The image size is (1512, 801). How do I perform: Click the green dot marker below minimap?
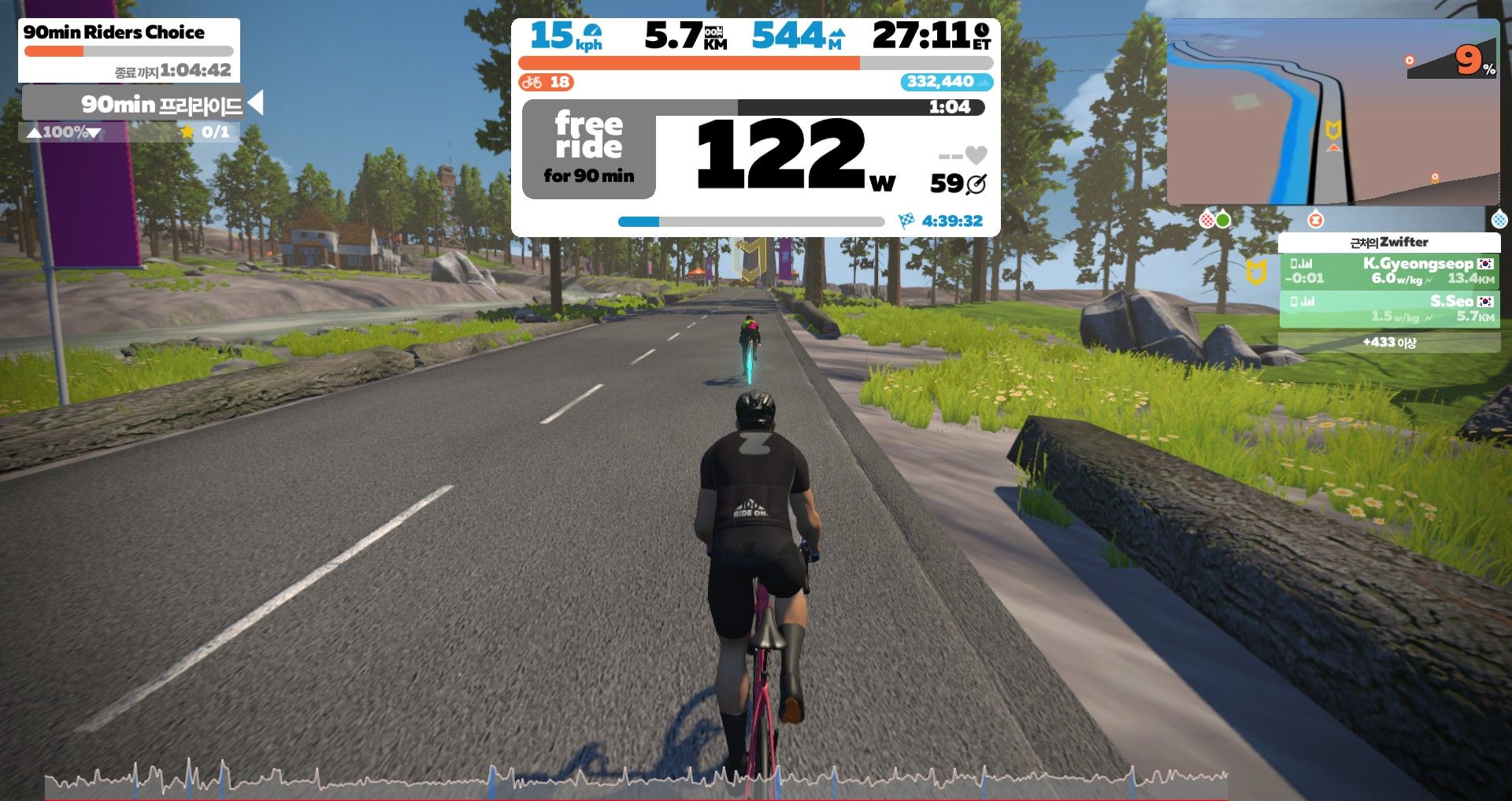pos(1223,220)
